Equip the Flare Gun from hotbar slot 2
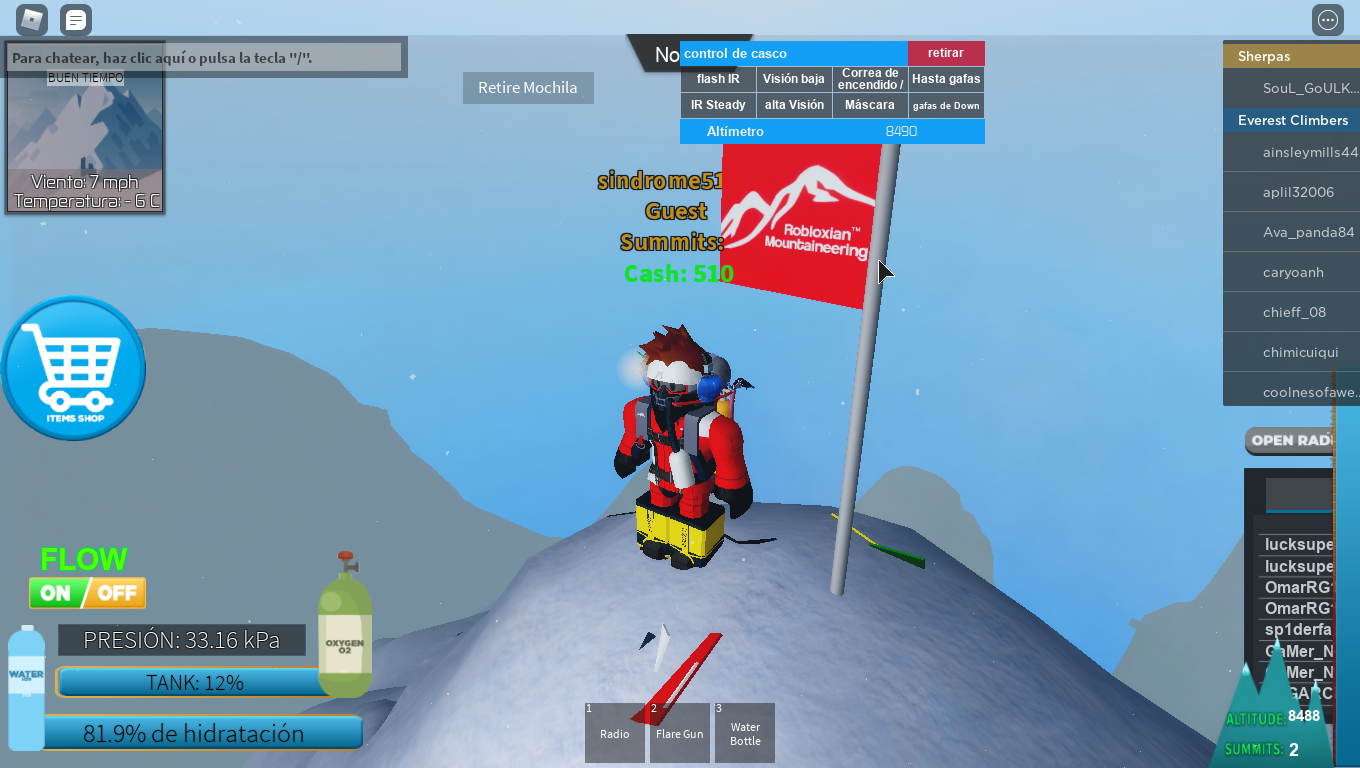Viewport: 1360px width, 768px height. (x=679, y=733)
